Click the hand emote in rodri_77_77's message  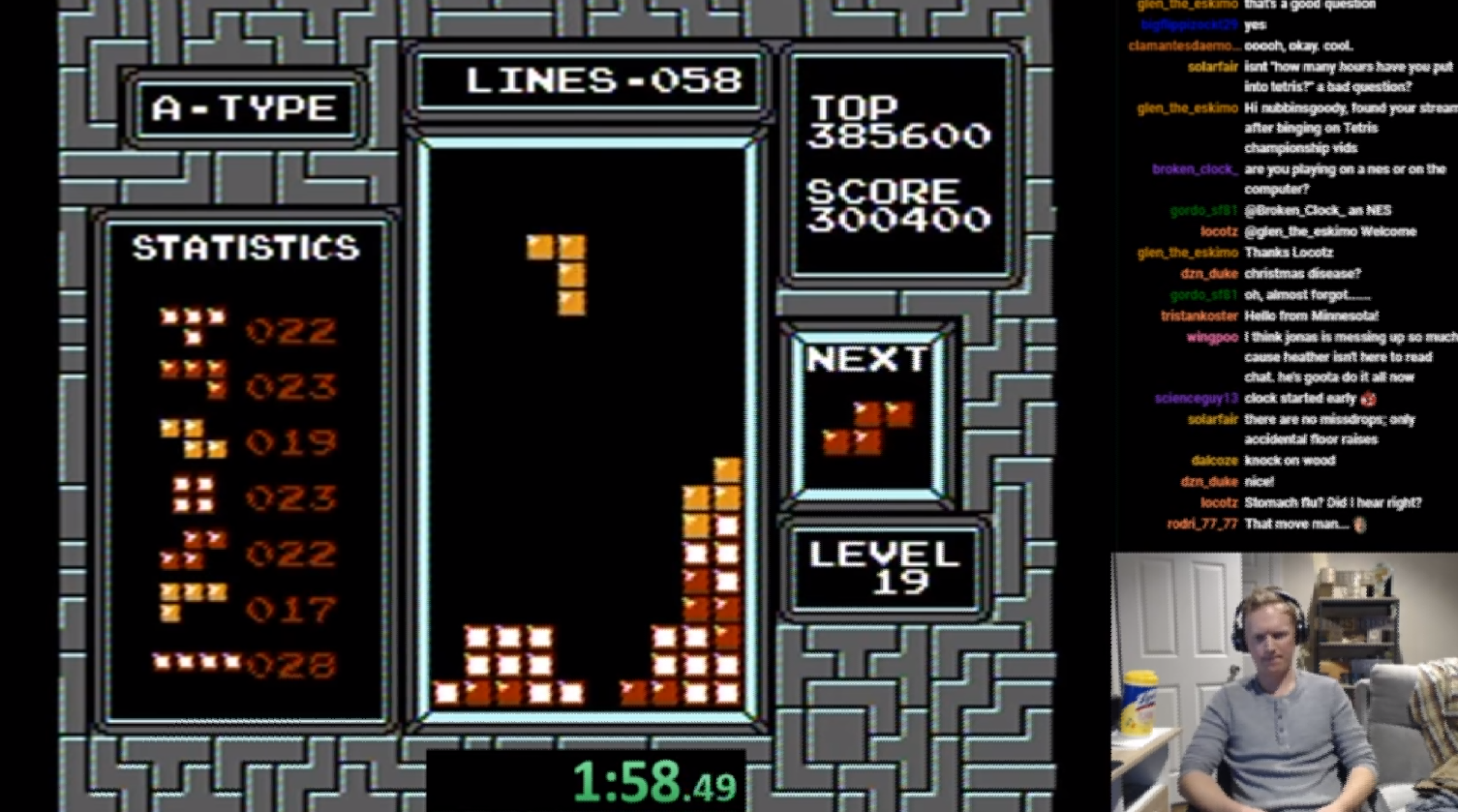(1359, 524)
